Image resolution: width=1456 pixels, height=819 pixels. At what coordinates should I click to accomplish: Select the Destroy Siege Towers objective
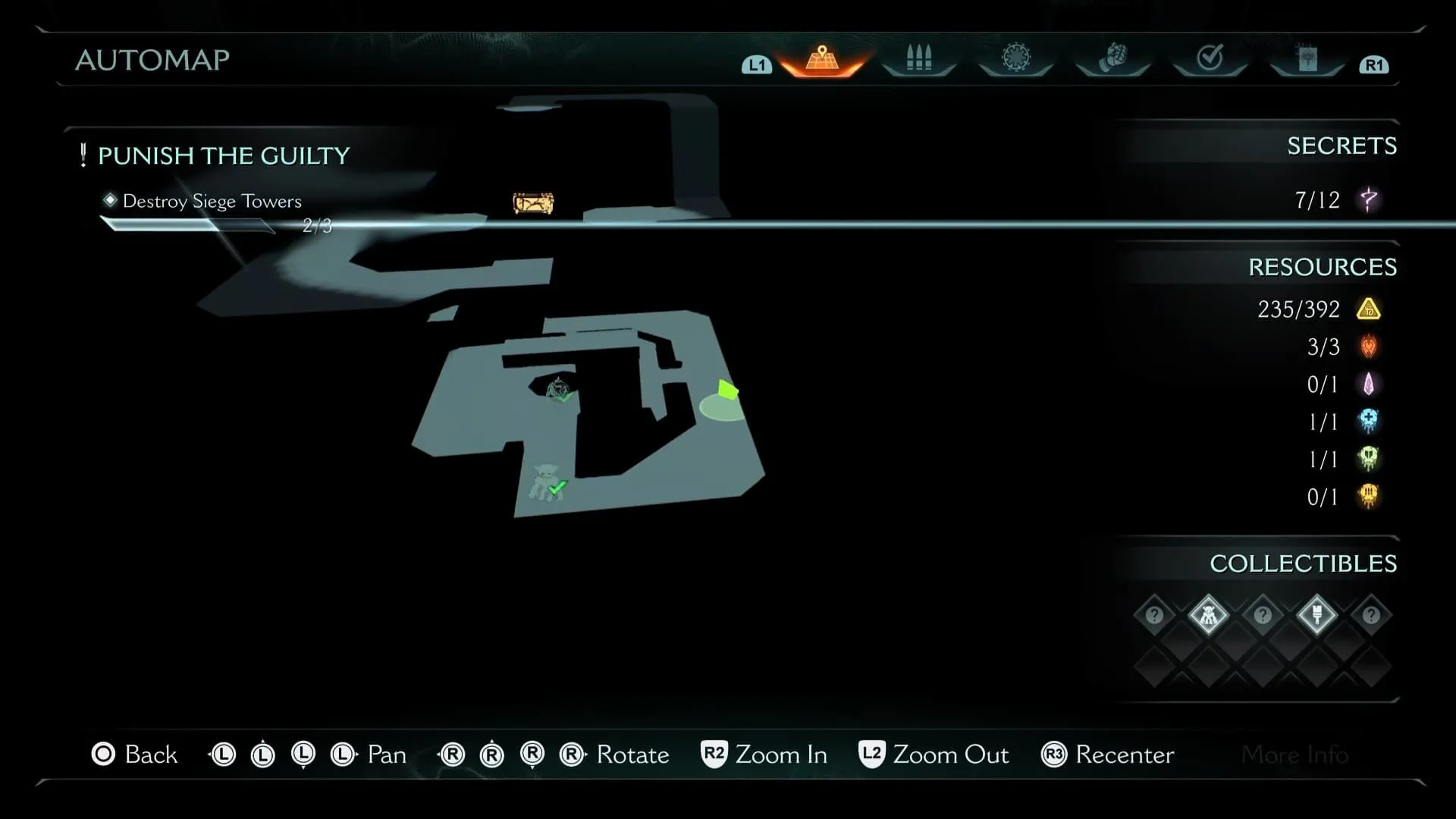pos(212,201)
